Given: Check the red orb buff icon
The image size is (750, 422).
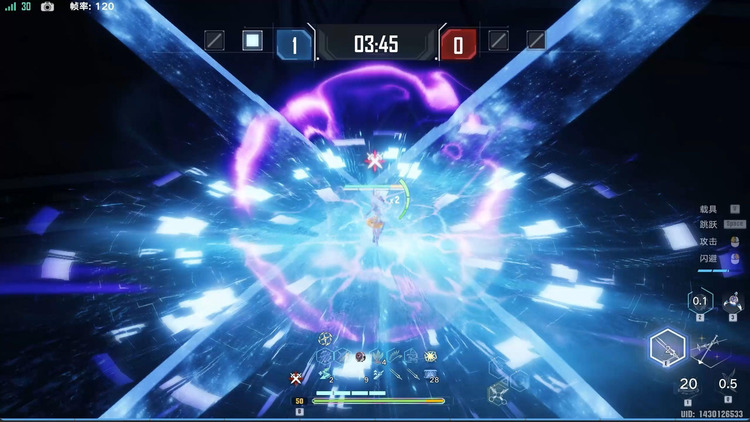Looking at the screenshot, I should (360, 357).
